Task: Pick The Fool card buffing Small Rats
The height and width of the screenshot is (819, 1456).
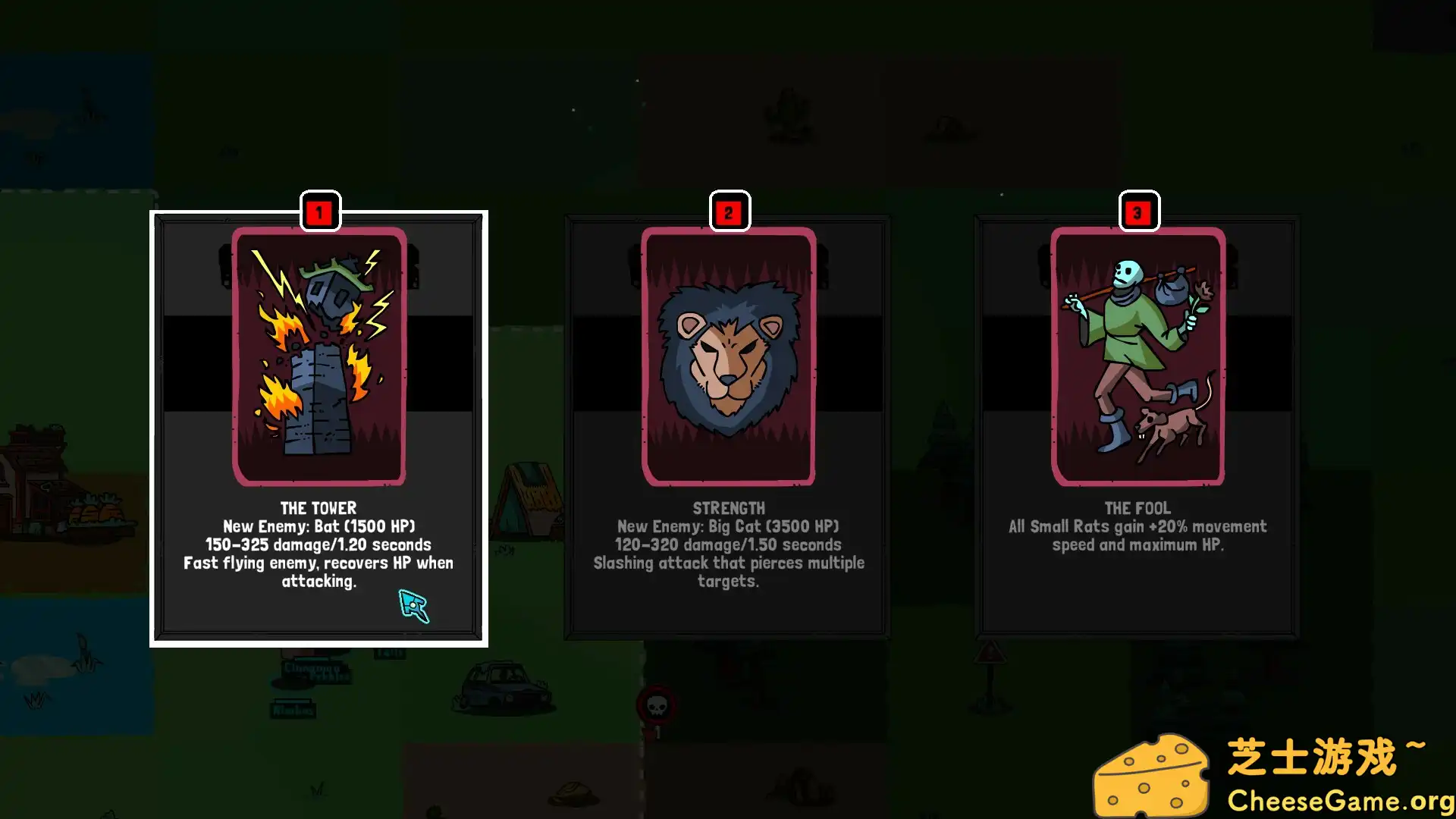Action: pyautogui.click(x=1137, y=428)
